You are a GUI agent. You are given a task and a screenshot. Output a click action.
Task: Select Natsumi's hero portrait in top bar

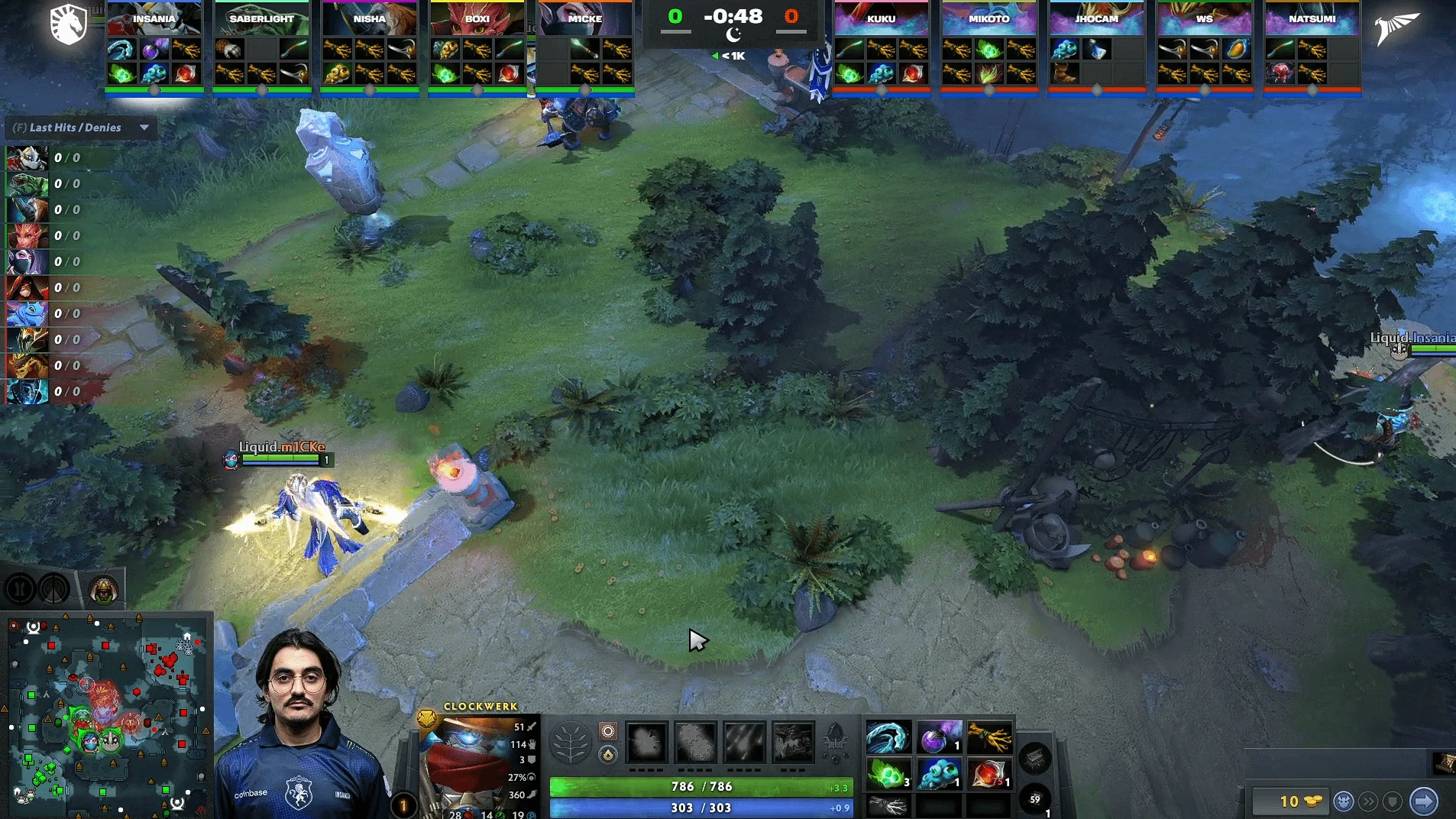1312,18
